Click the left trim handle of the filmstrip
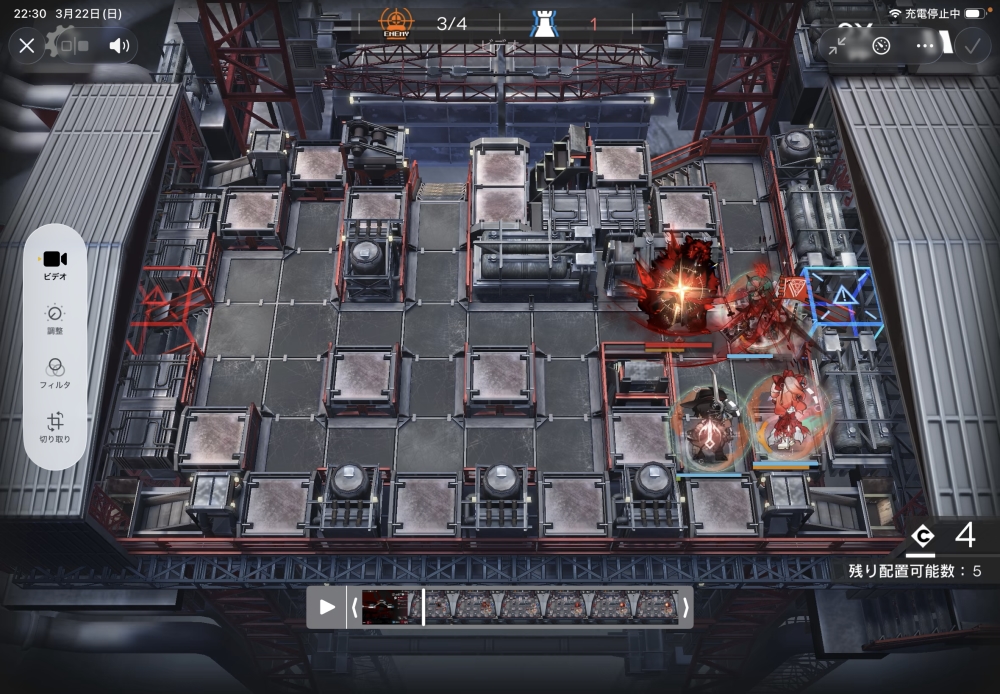1000x694 pixels. [353, 607]
